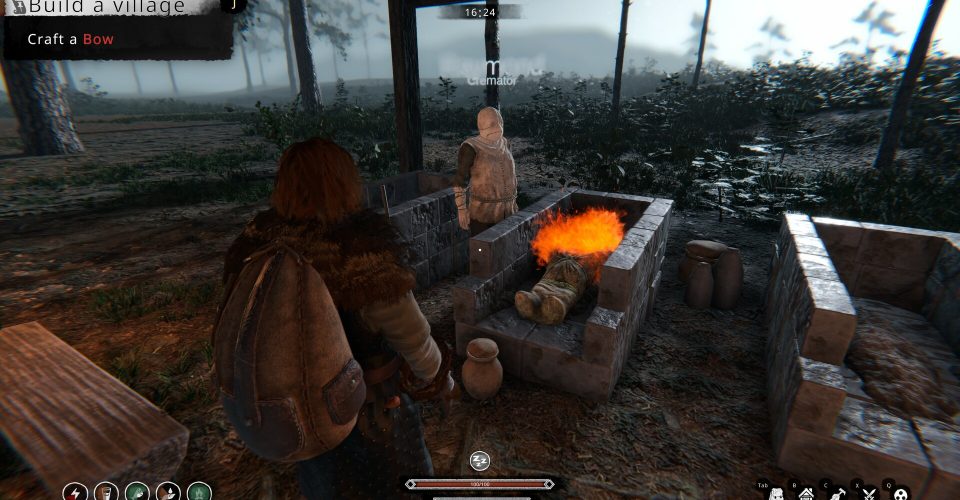960x500 pixels.
Task: Open the hammer crafting icon
Action: click(837, 493)
